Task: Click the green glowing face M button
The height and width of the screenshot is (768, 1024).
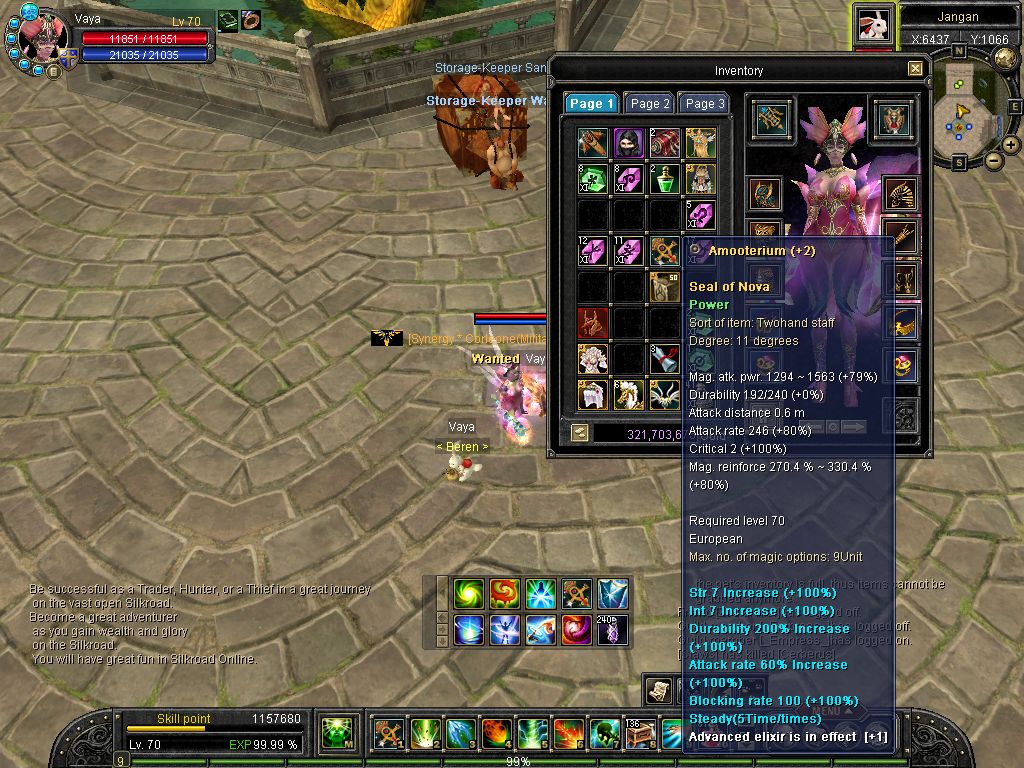Action: click(x=339, y=734)
